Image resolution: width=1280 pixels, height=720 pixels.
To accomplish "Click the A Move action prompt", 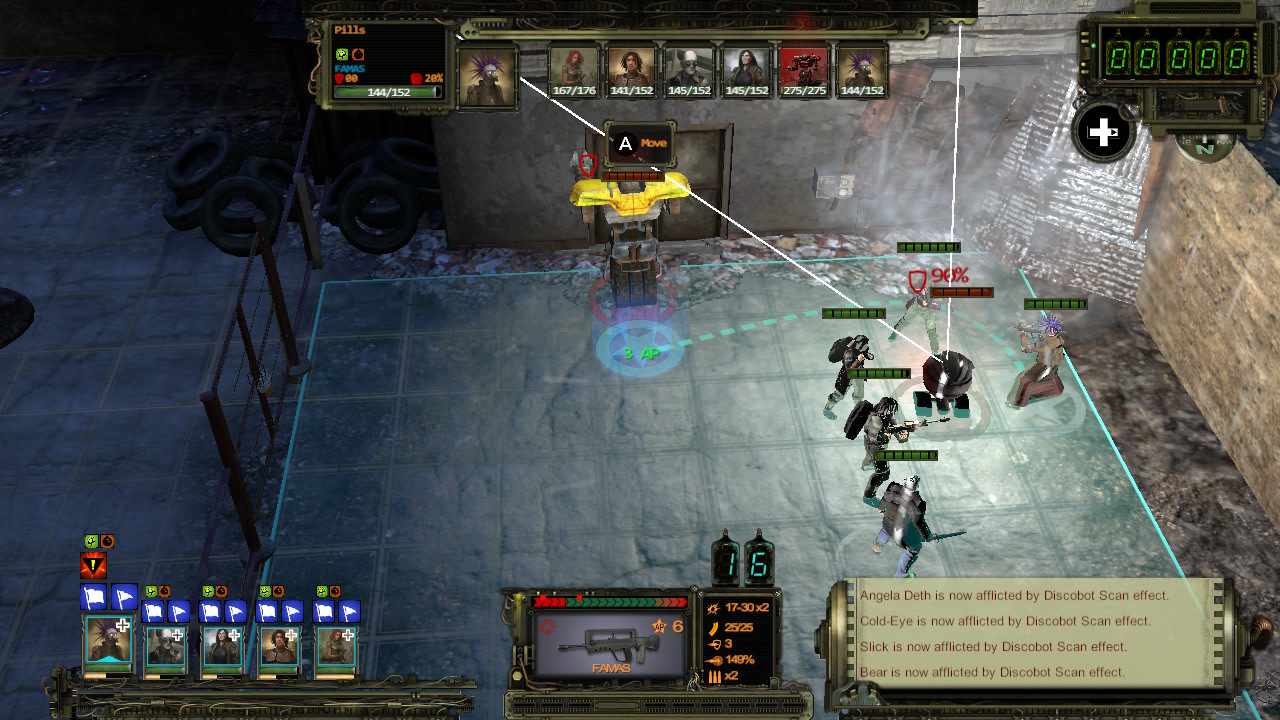I will click(642, 143).
